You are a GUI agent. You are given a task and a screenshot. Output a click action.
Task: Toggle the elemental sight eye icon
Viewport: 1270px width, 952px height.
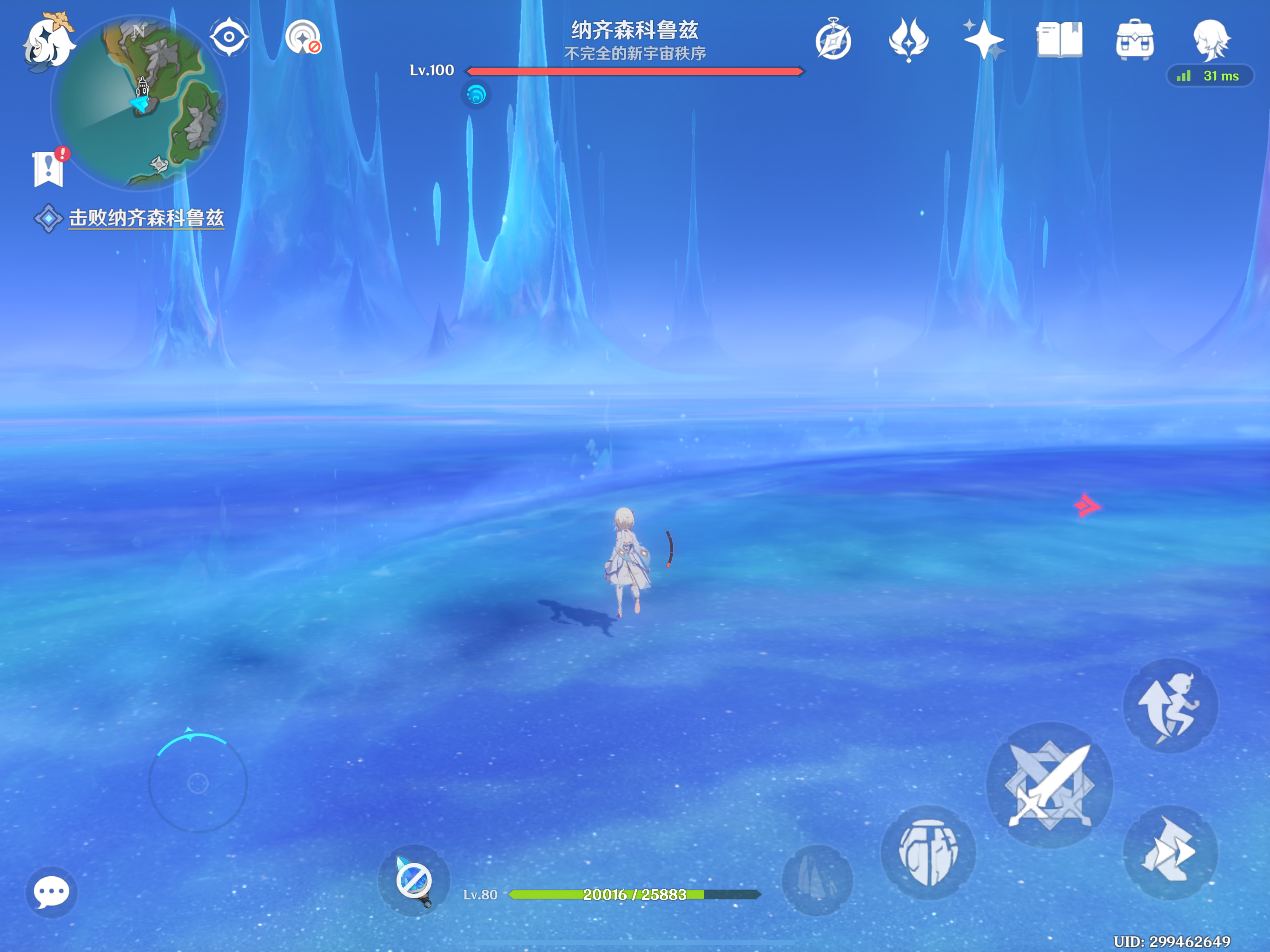[x=229, y=37]
